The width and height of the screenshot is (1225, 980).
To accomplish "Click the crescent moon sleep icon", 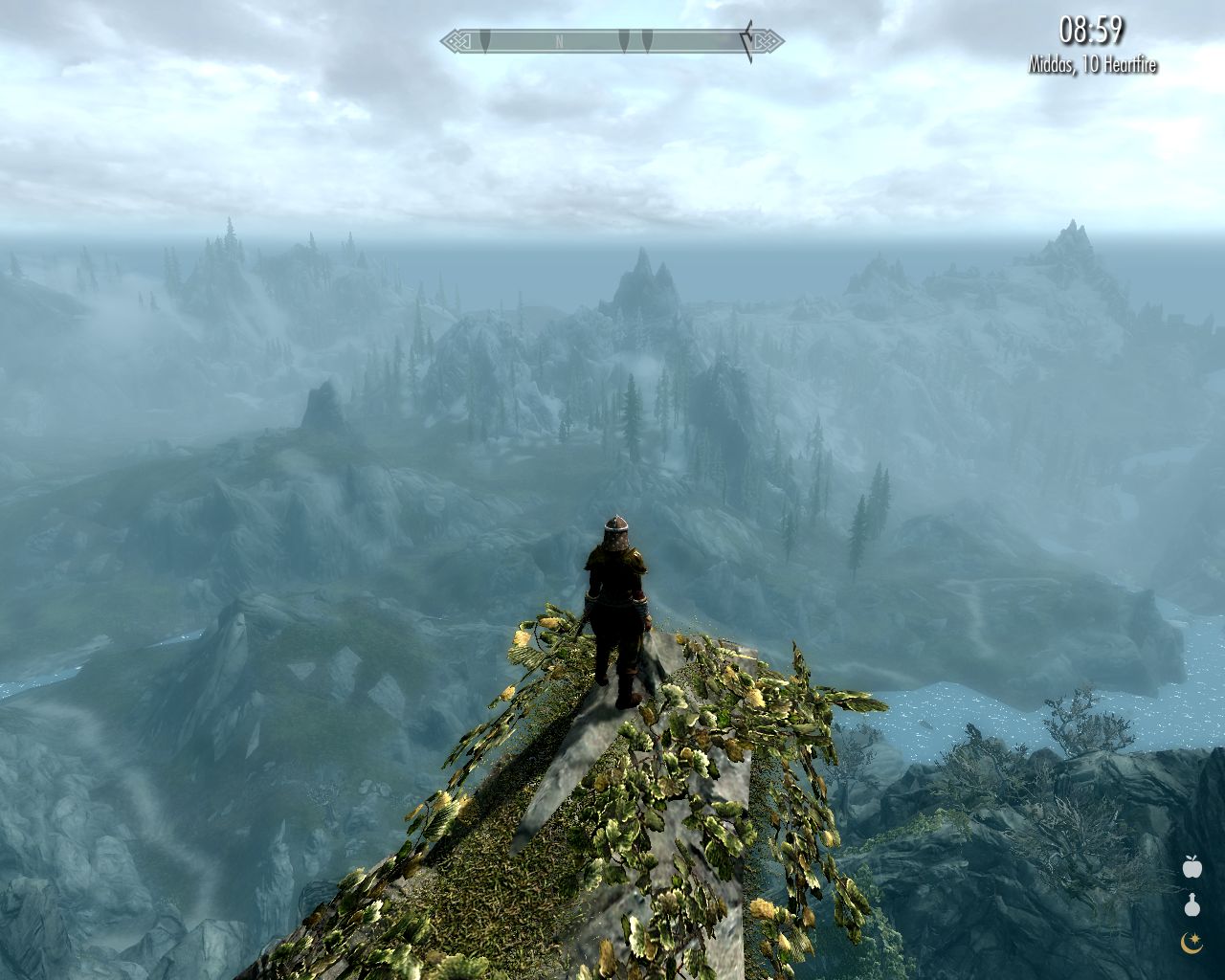I will point(1192,944).
